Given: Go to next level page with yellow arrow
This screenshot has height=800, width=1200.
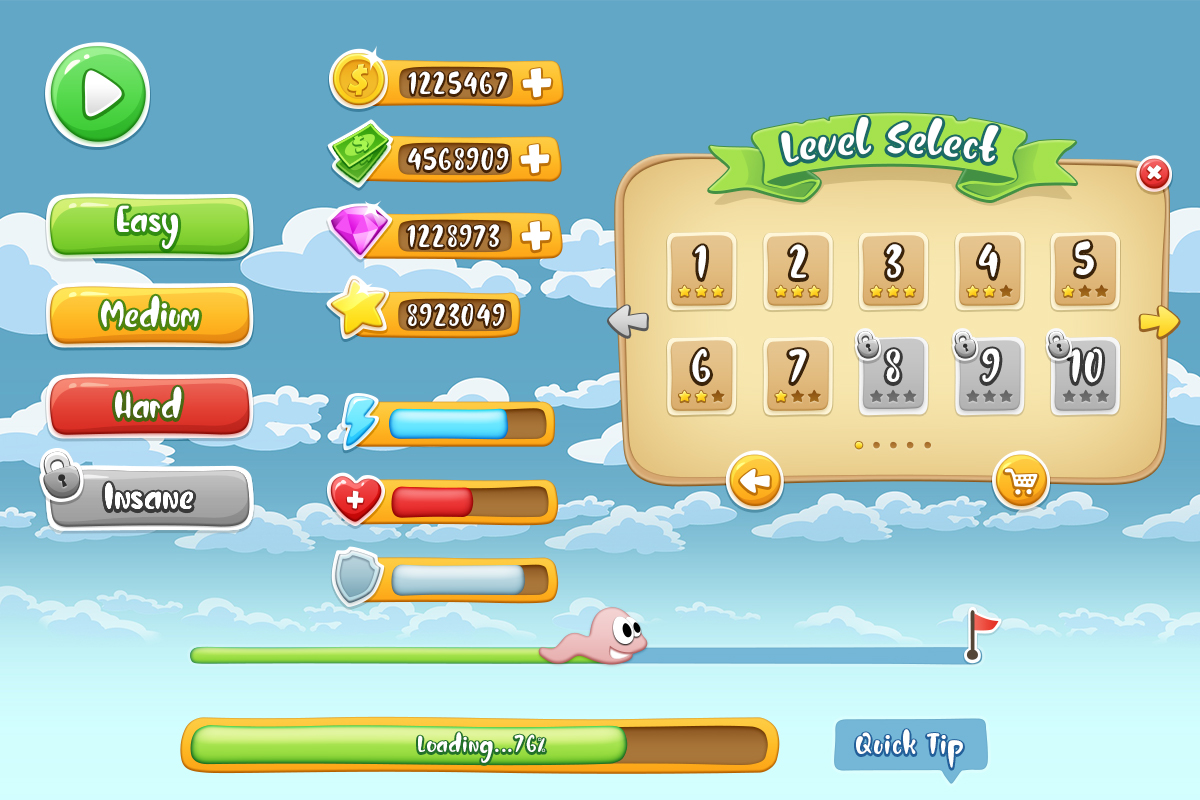Looking at the screenshot, I should pos(1159,321).
